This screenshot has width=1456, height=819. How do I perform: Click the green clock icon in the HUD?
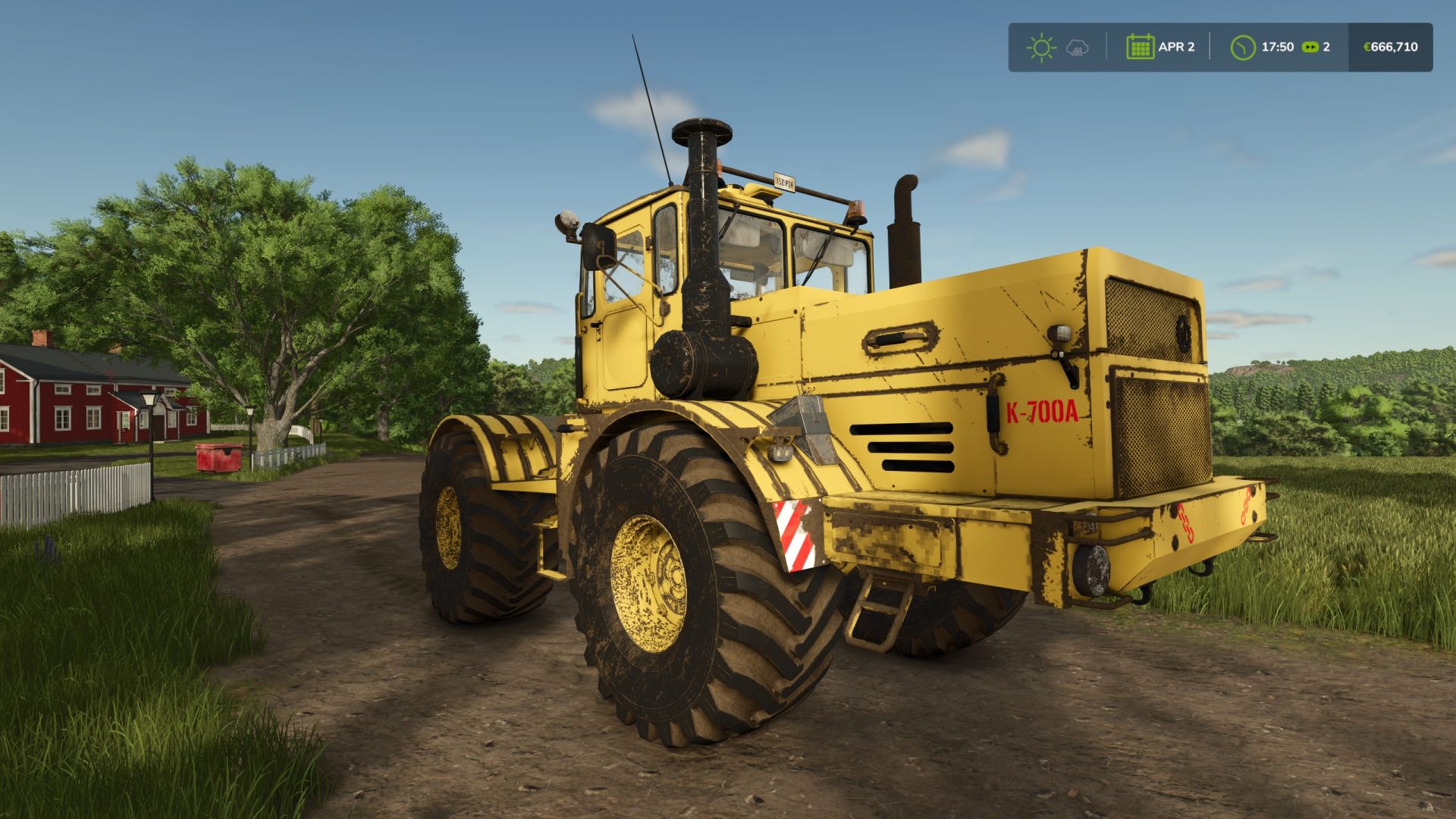pyautogui.click(x=1243, y=46)
